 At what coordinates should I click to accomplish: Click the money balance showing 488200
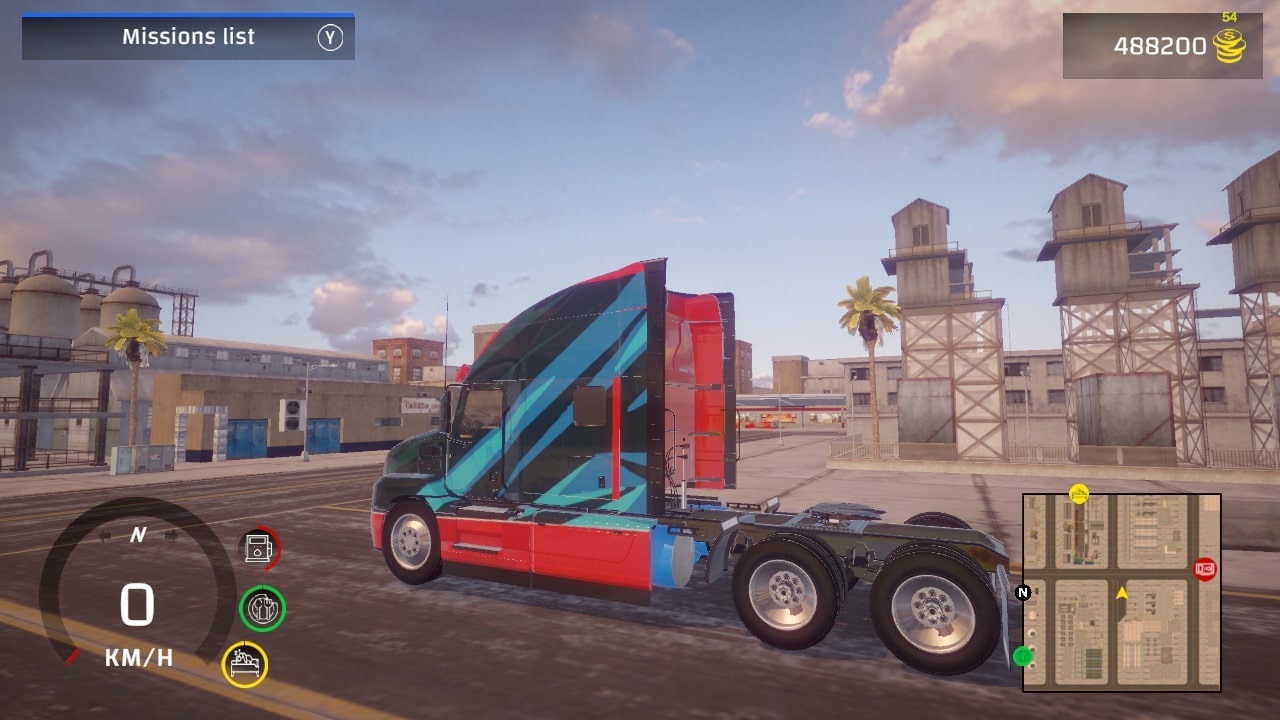[x=1162, y=46]
